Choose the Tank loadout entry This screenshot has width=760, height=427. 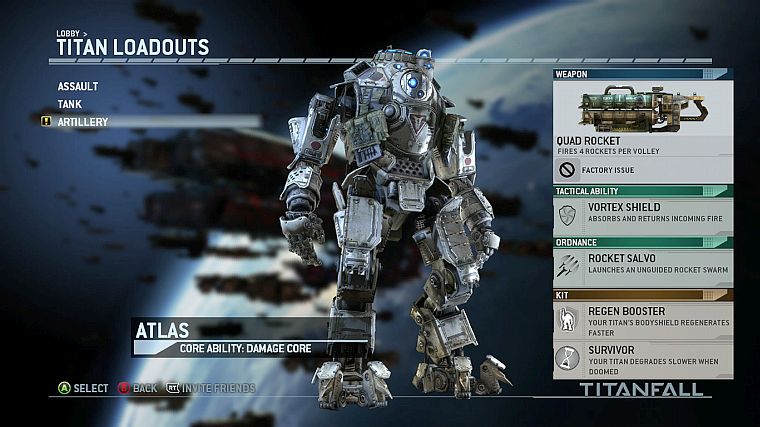pos(70,104)
